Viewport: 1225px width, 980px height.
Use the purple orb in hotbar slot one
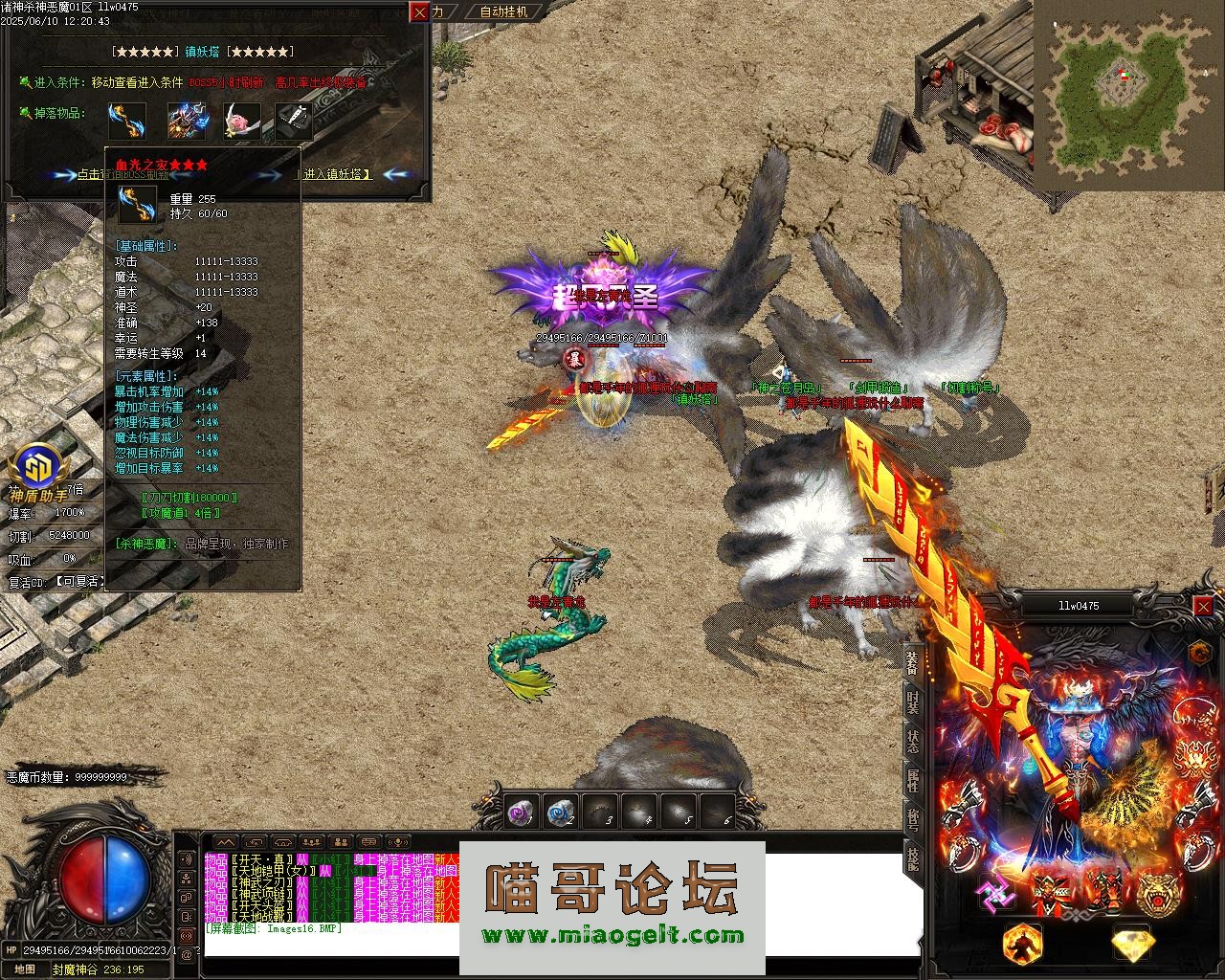(520, 813)
